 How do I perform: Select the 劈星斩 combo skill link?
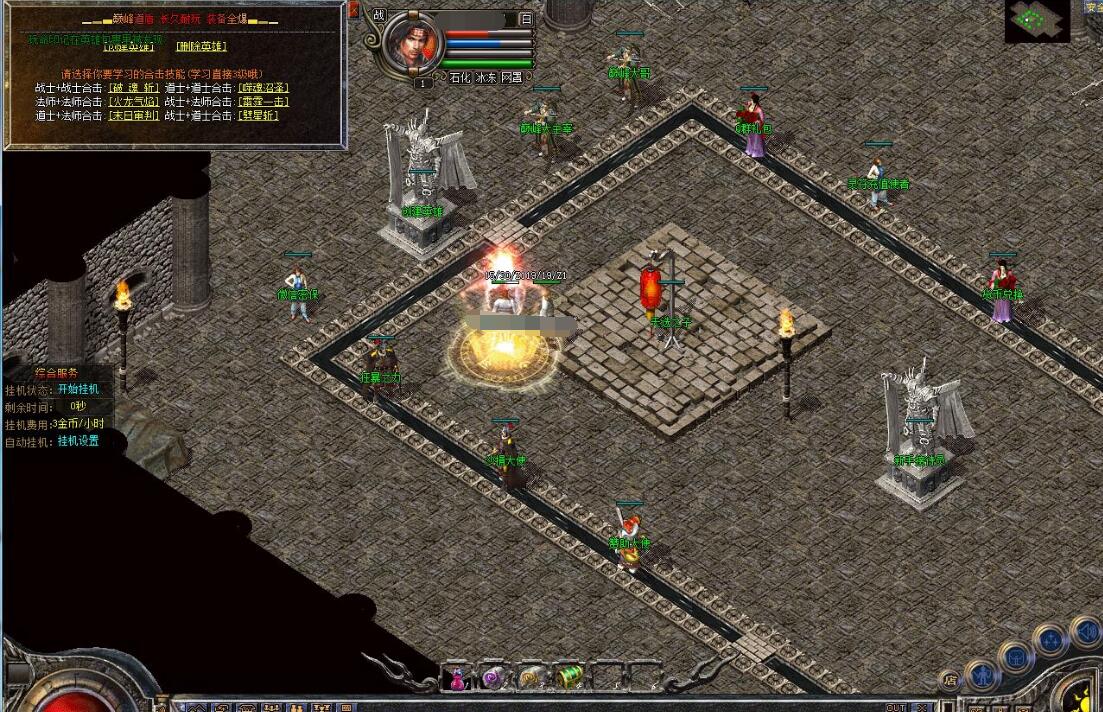pos(258,115)
